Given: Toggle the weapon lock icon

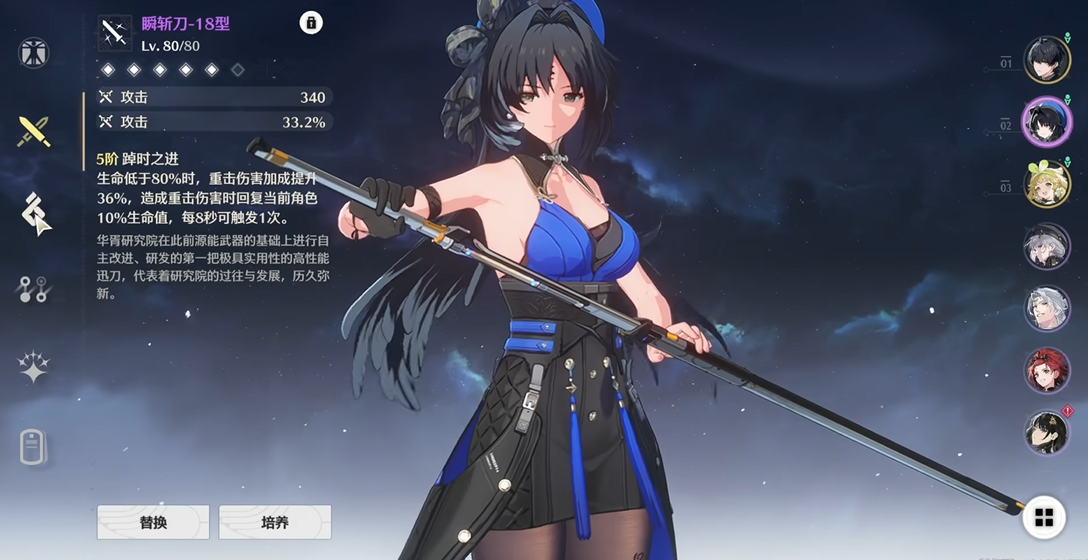Looking at the screenshot, I should [x=311, y=23].
